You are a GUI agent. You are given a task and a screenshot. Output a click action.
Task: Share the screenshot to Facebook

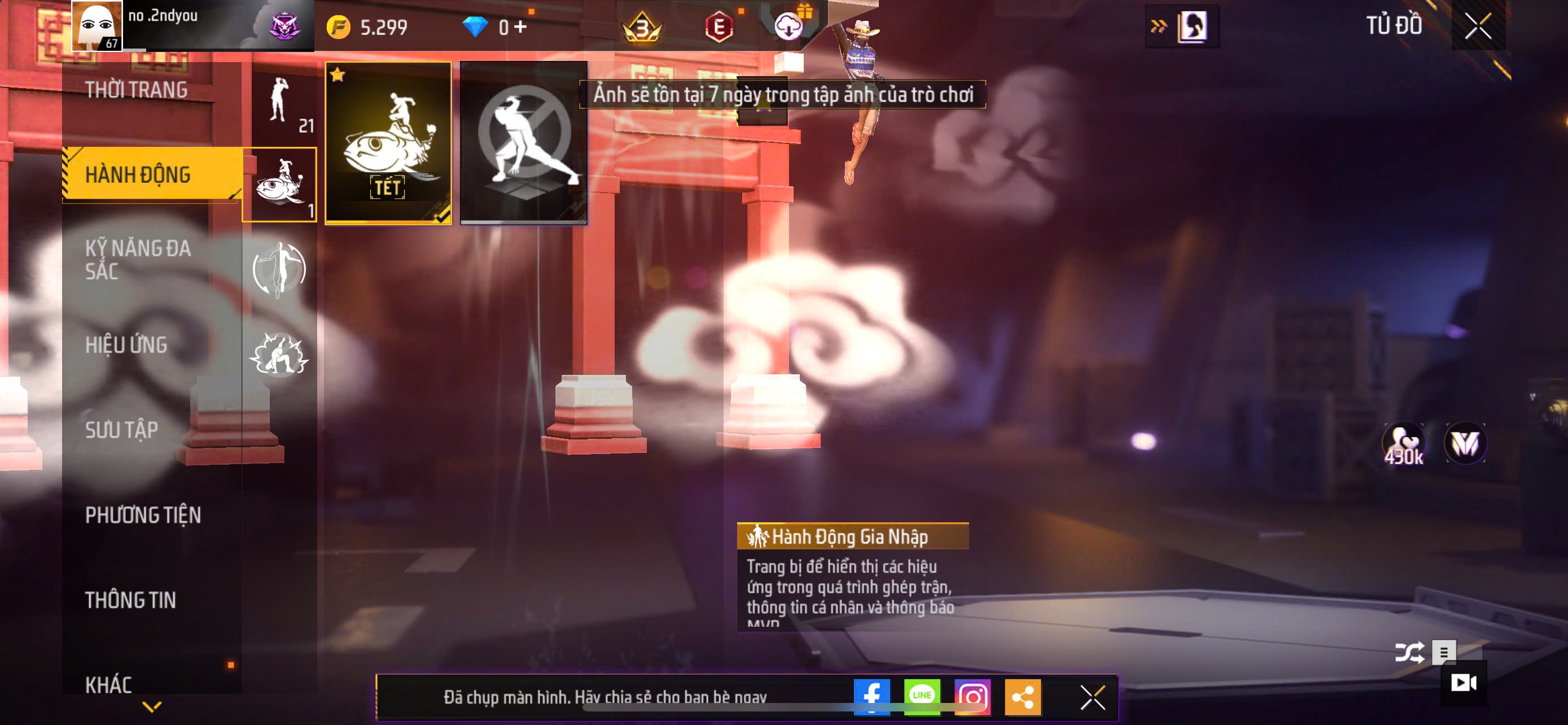(x=871, y=696)
